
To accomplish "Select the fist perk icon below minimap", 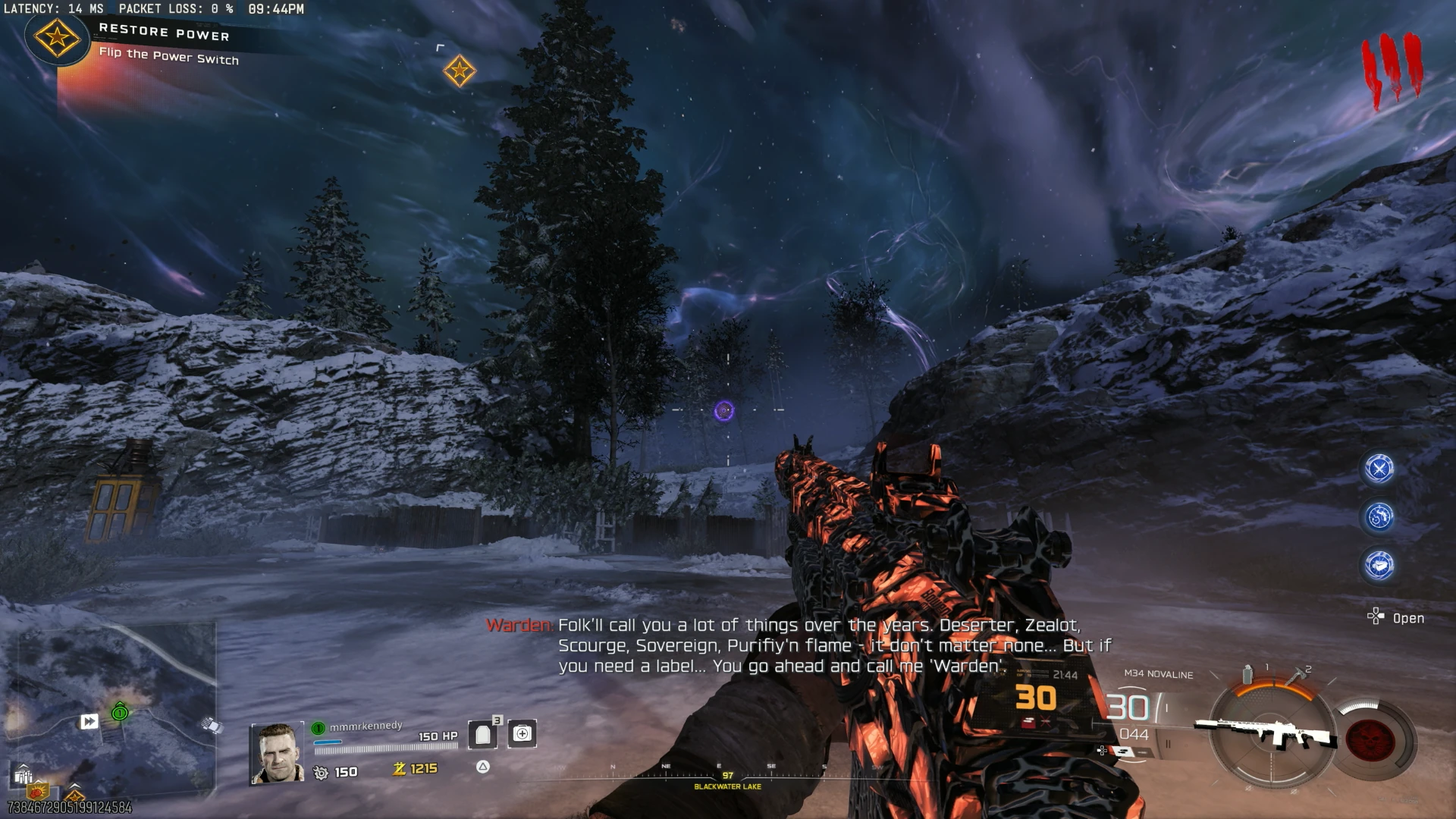I will click(38, 791).
